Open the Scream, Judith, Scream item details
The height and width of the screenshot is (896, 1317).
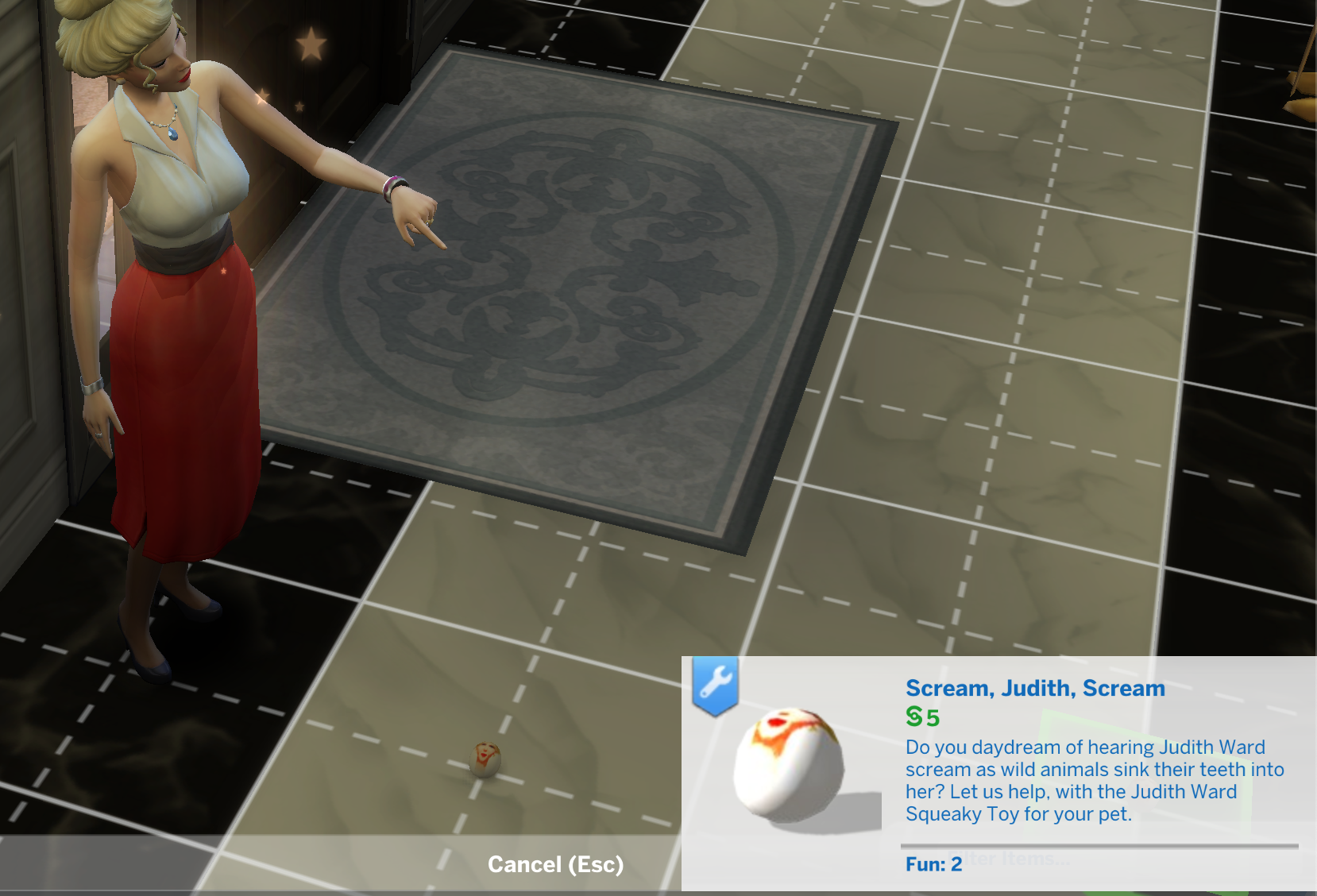1034,689
